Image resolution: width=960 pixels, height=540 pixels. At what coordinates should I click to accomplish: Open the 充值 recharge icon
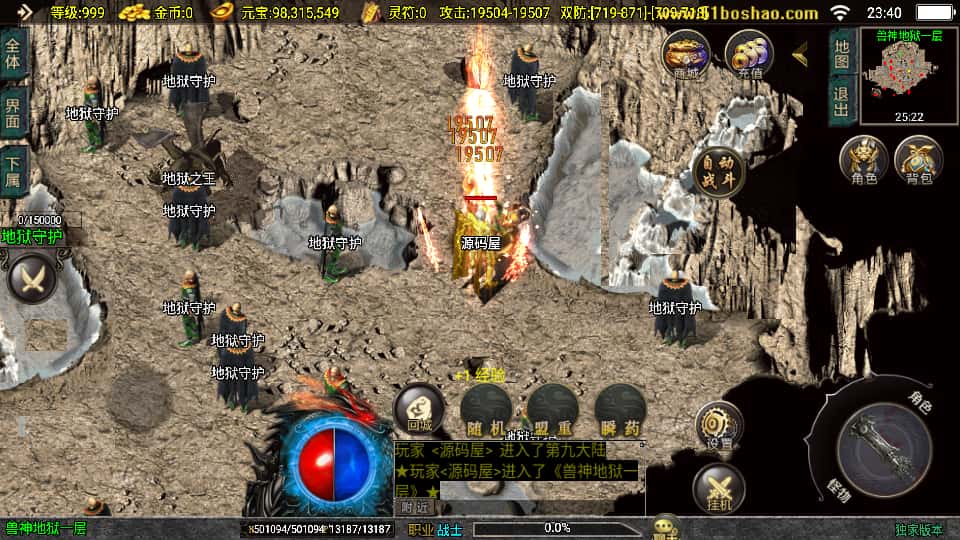click(749, 54)
